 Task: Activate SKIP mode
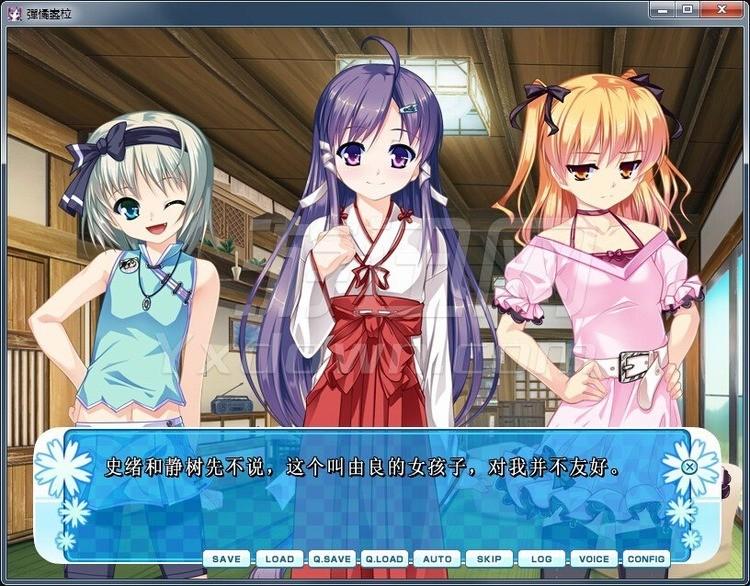tap(489, 559)
